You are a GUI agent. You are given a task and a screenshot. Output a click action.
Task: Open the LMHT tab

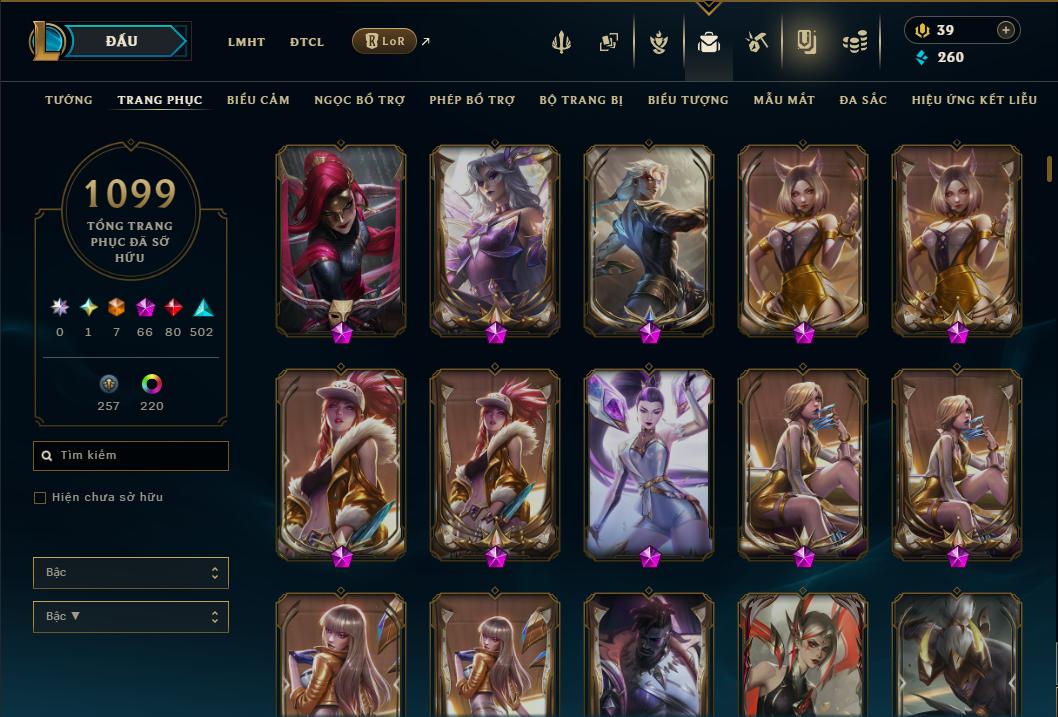(x=246, y=42)
